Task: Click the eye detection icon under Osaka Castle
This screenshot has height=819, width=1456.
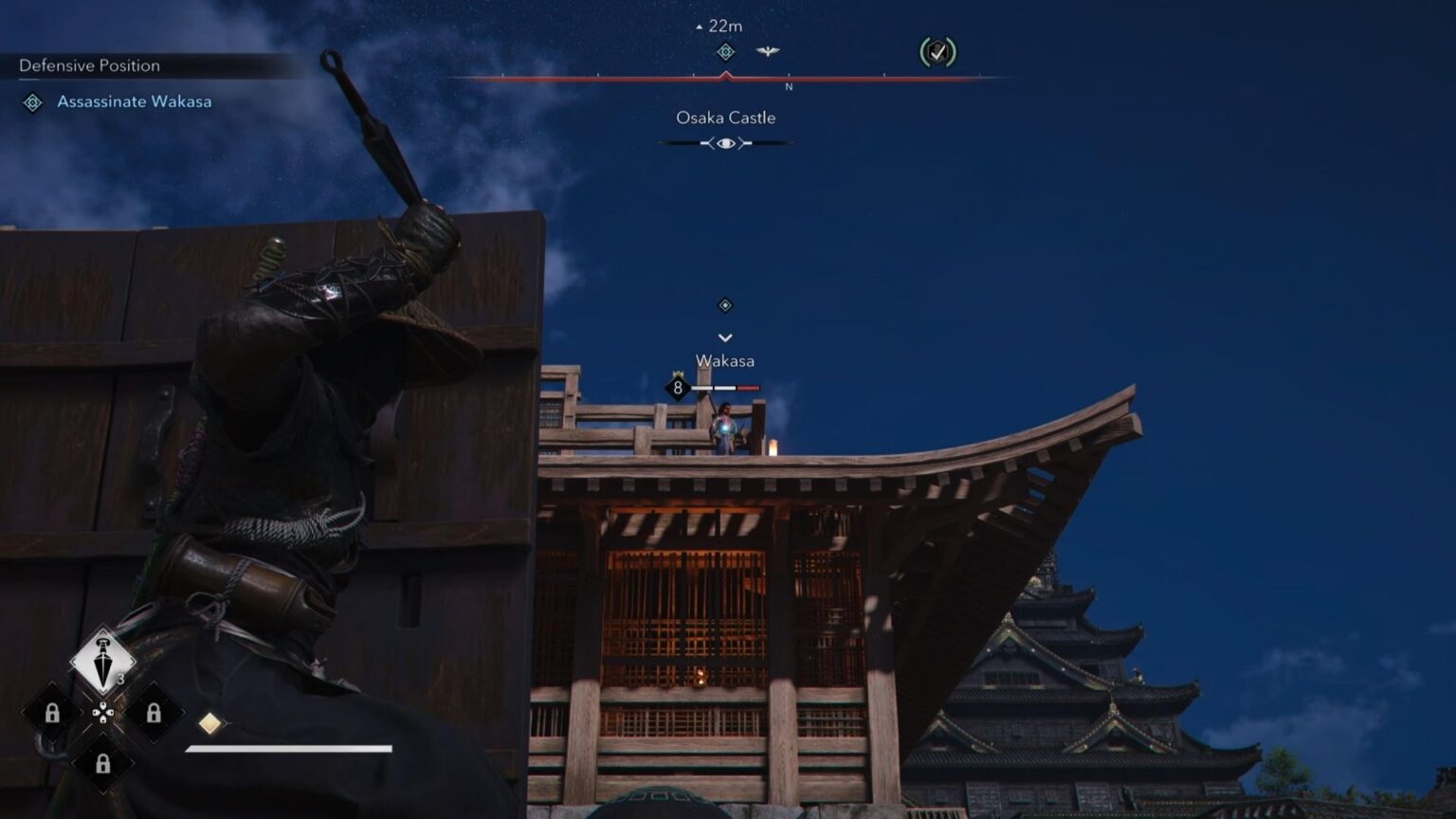Action: [x=726, y=142]
